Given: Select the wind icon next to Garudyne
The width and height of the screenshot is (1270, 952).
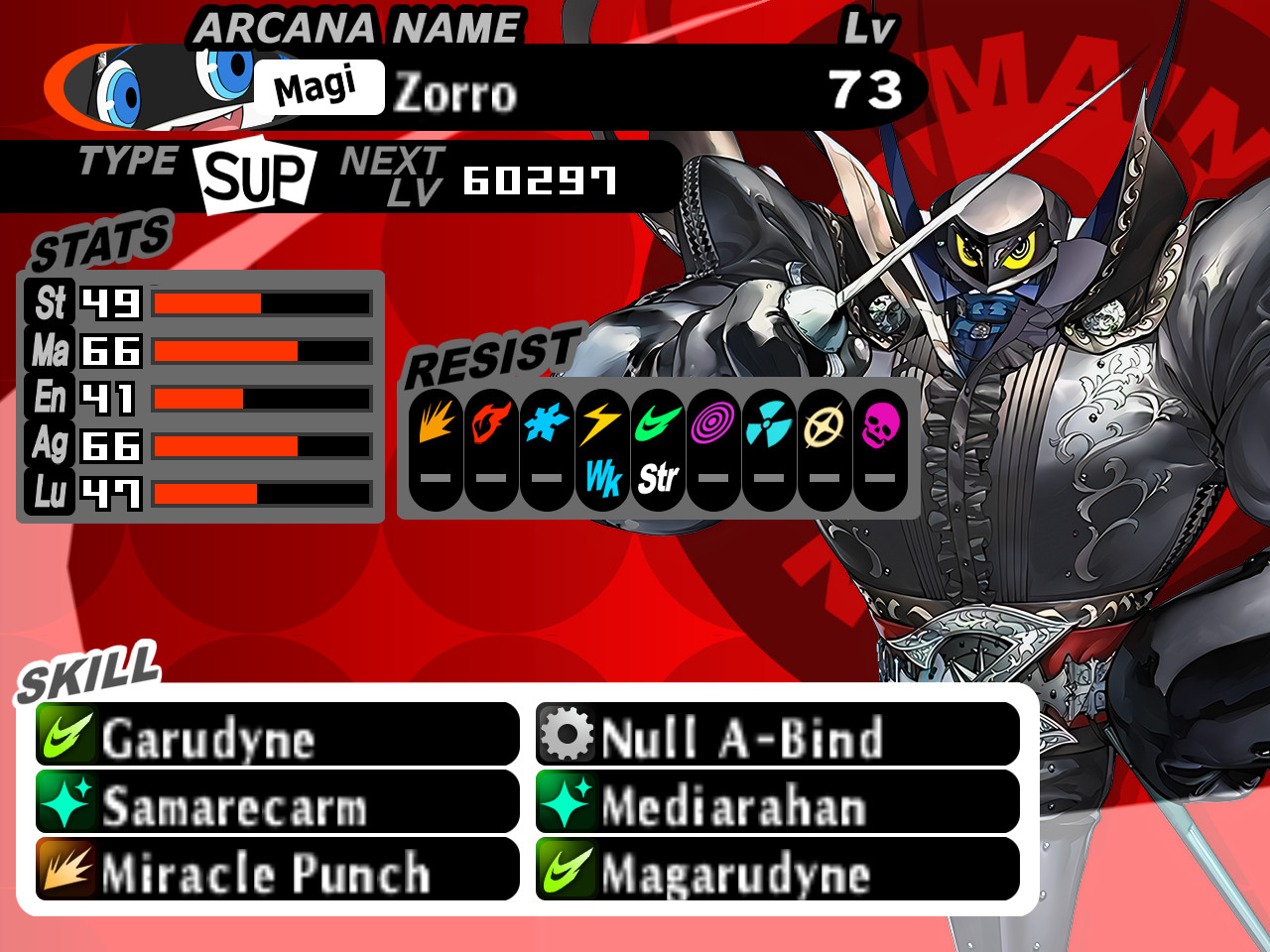Looking at the screenshot, I should (64, 734).
